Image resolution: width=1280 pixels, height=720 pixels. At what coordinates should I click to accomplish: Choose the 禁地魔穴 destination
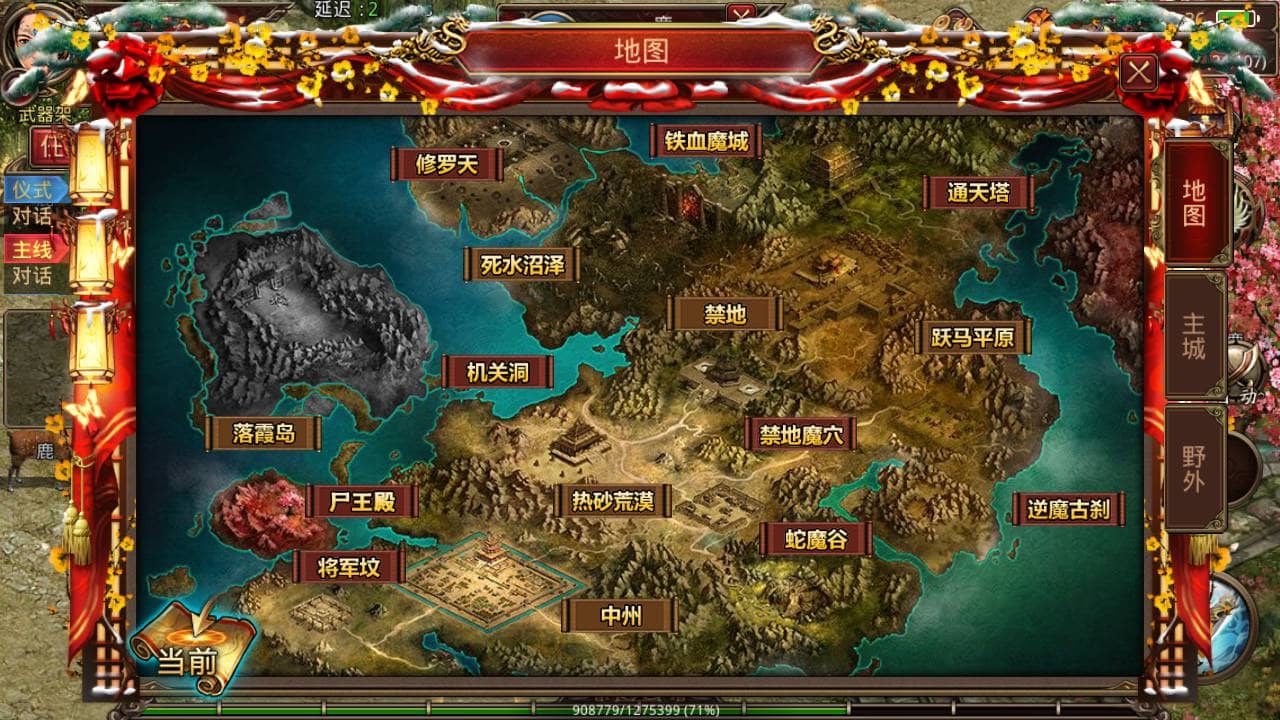coord(801,434)
